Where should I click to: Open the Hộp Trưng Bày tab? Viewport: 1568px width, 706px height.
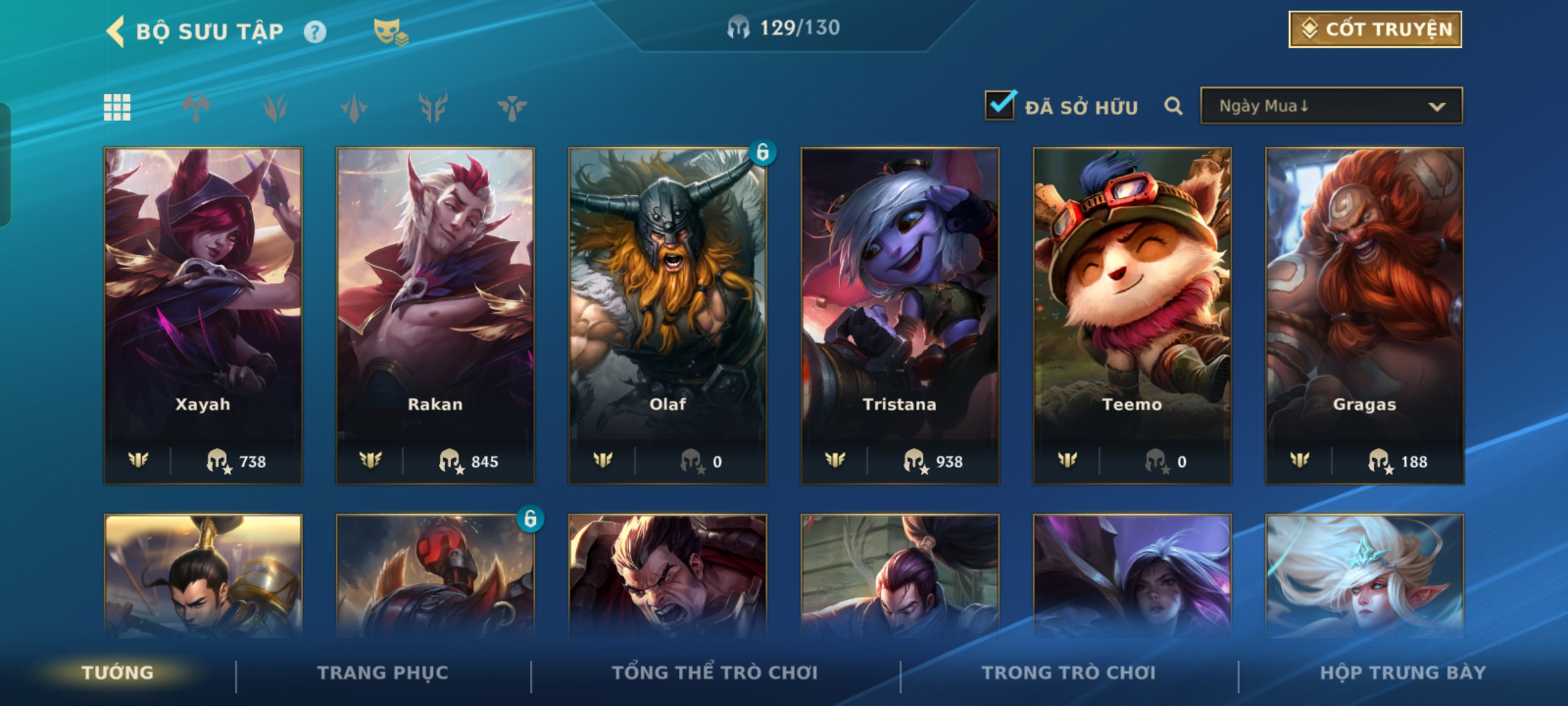tap(1403, 673)
